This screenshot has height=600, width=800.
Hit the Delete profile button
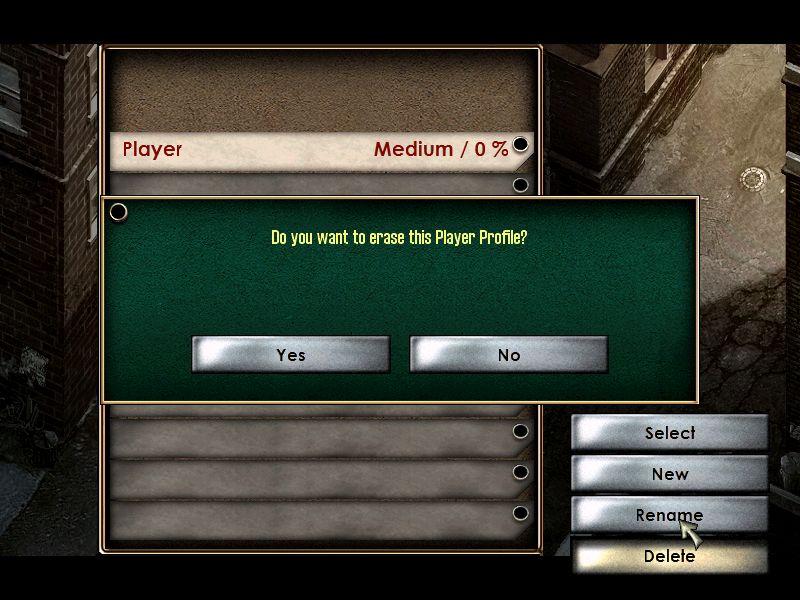click(x=669, y=556)
